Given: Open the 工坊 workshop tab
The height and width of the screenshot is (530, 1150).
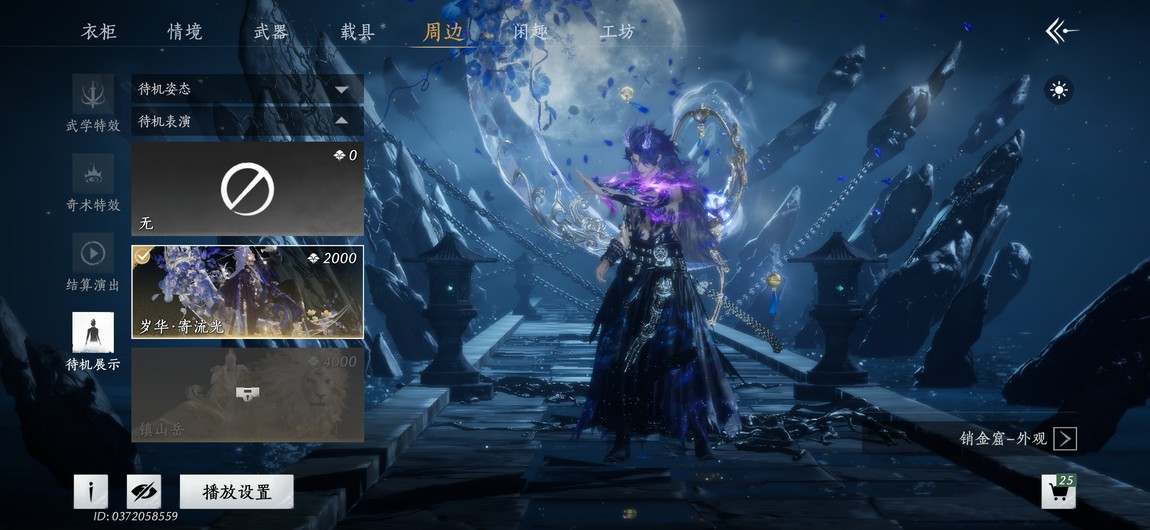Looking at the screenshot, I should coord(617,31).
